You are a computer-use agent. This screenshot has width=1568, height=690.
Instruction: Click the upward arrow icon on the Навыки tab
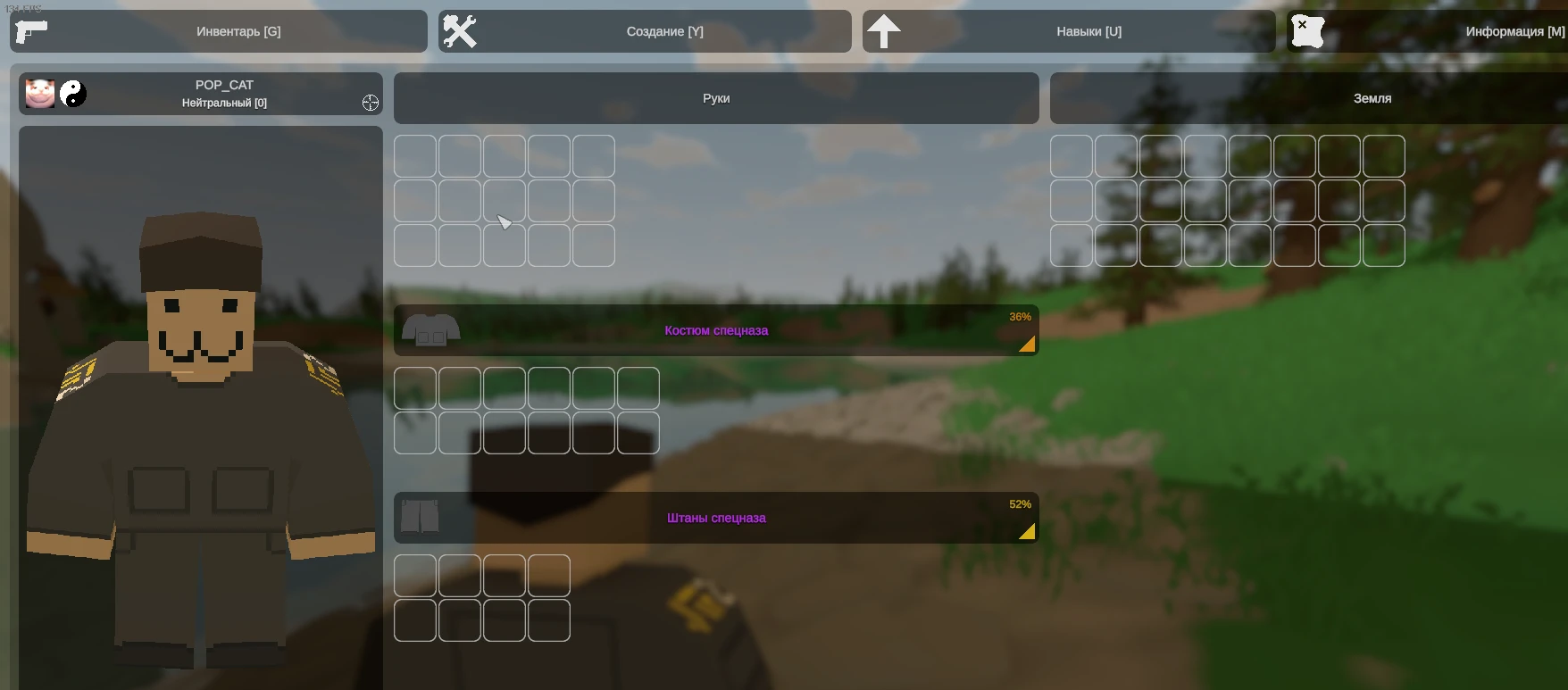[883, 31]
